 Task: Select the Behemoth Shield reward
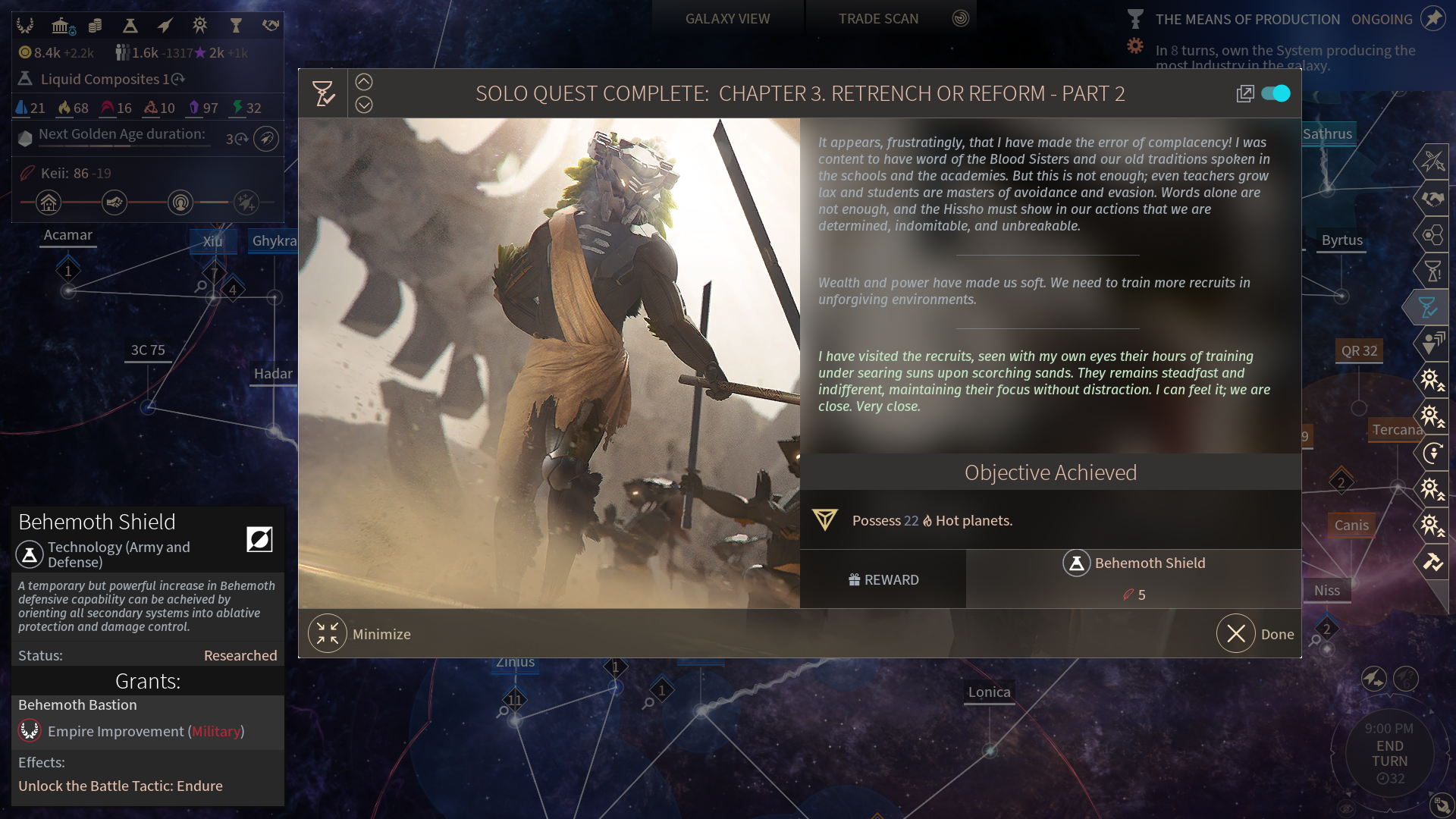click(1134, 563)
